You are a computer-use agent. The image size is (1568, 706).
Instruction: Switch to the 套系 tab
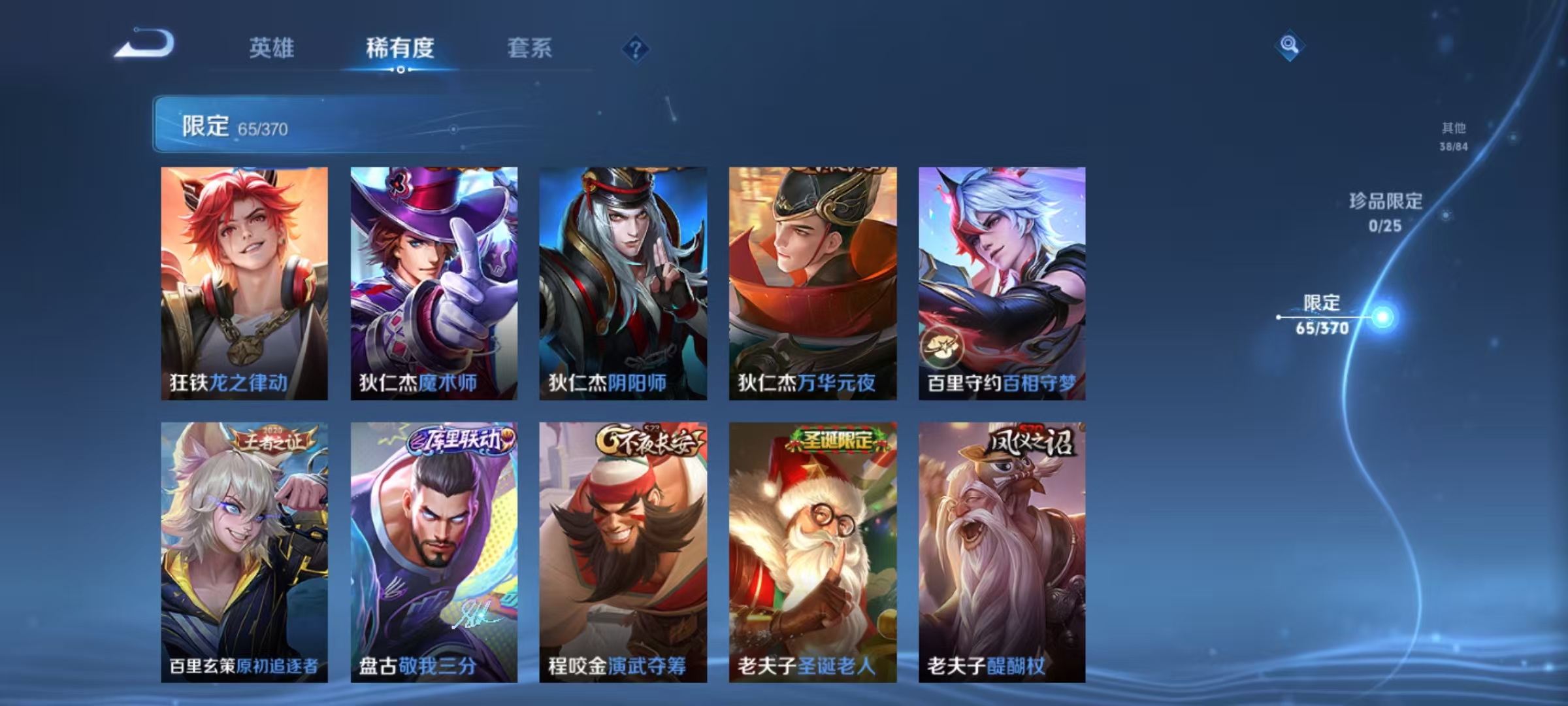529,48
